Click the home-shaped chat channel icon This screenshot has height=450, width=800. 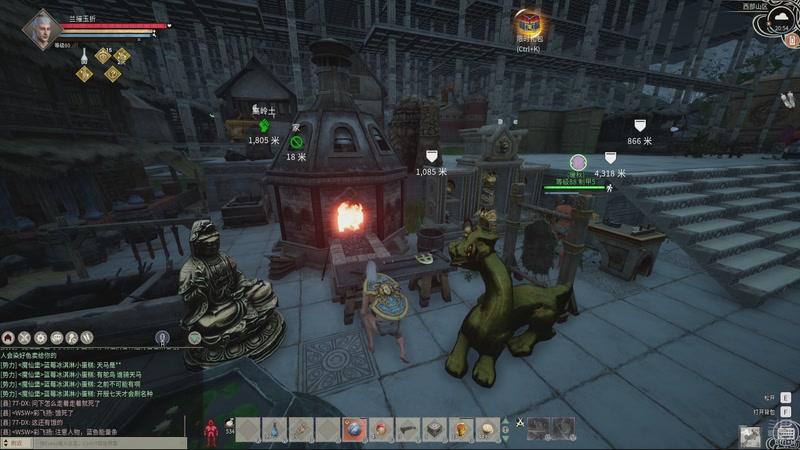tap(8, 338)
